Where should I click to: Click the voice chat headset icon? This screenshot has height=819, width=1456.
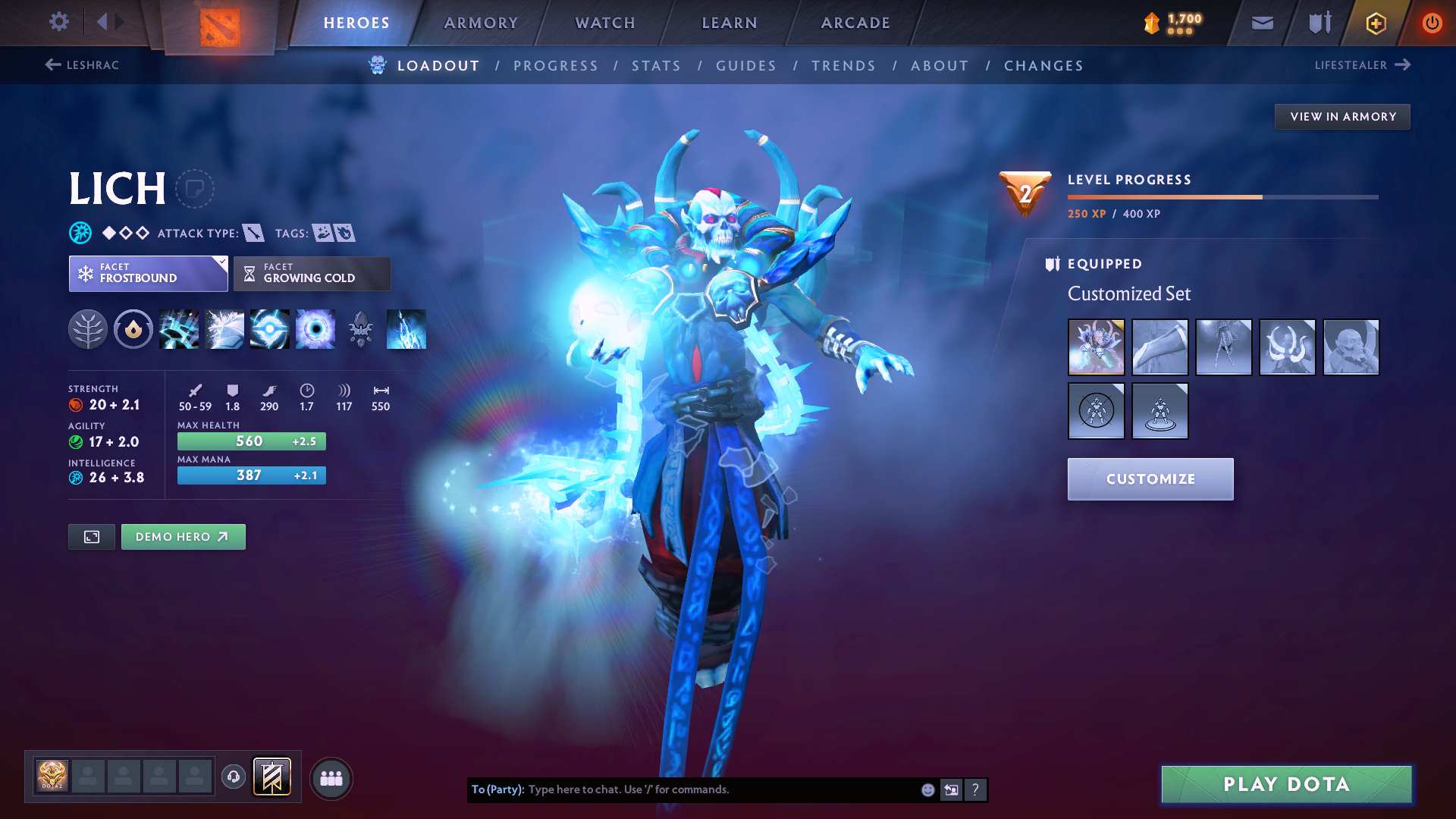click(234, 778)
